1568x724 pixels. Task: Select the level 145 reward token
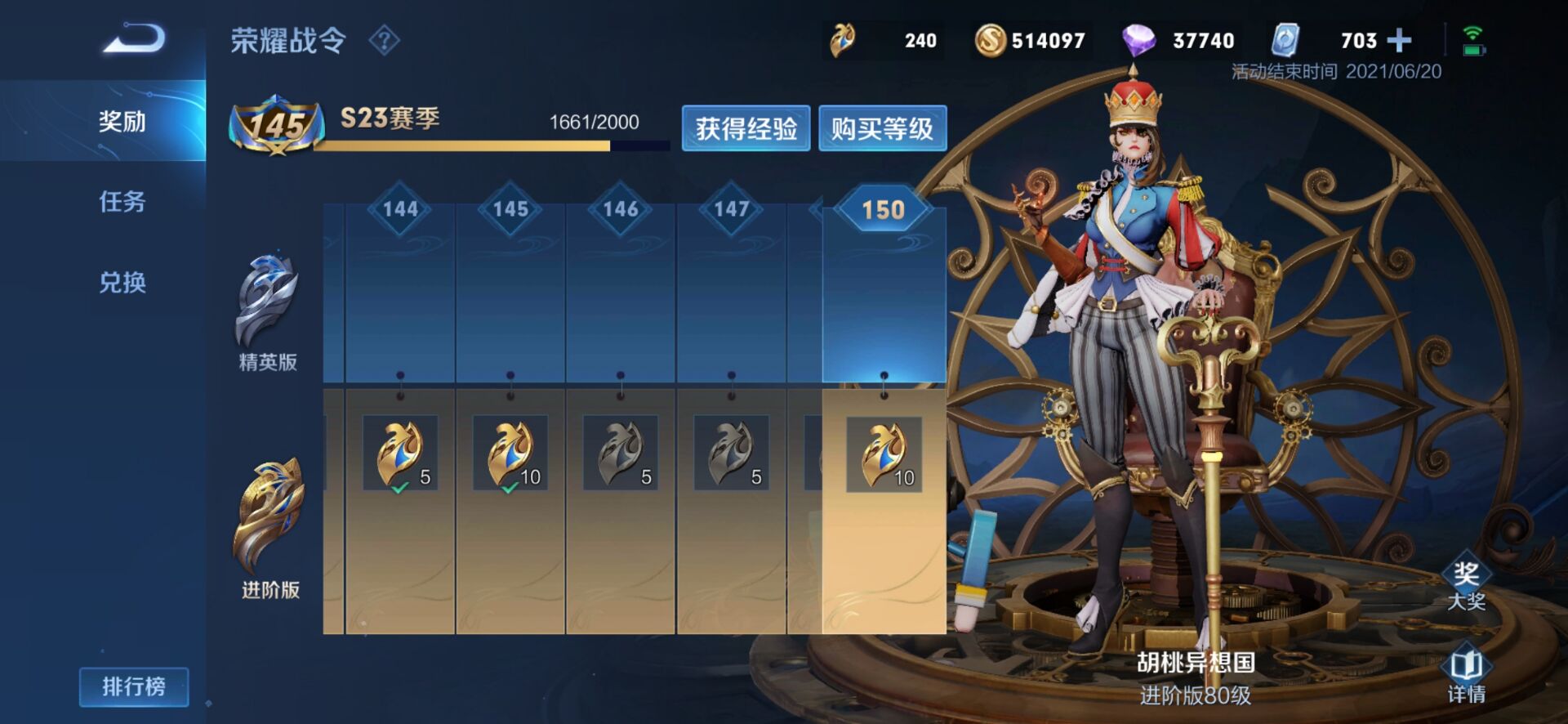510,454
